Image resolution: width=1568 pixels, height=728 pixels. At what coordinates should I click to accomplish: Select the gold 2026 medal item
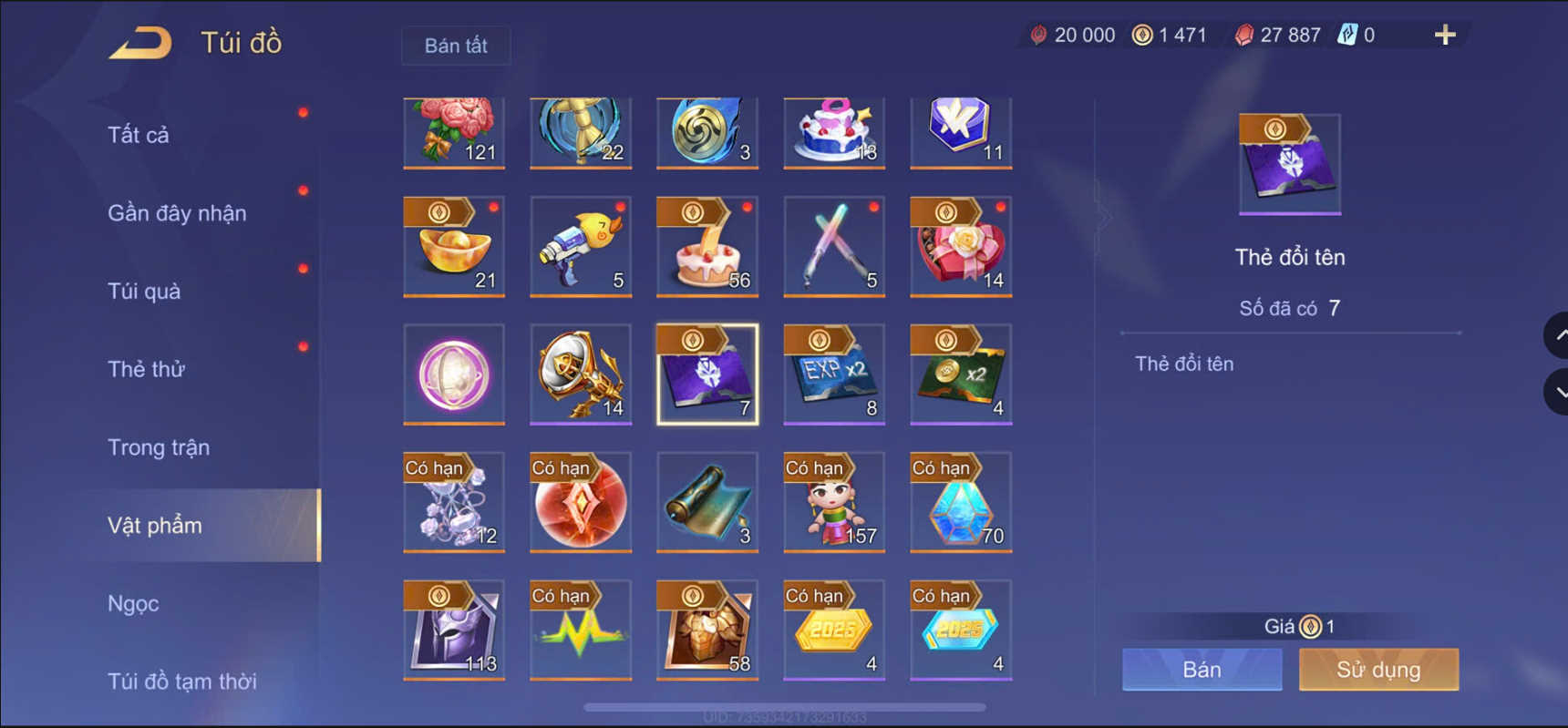(832, 630)
